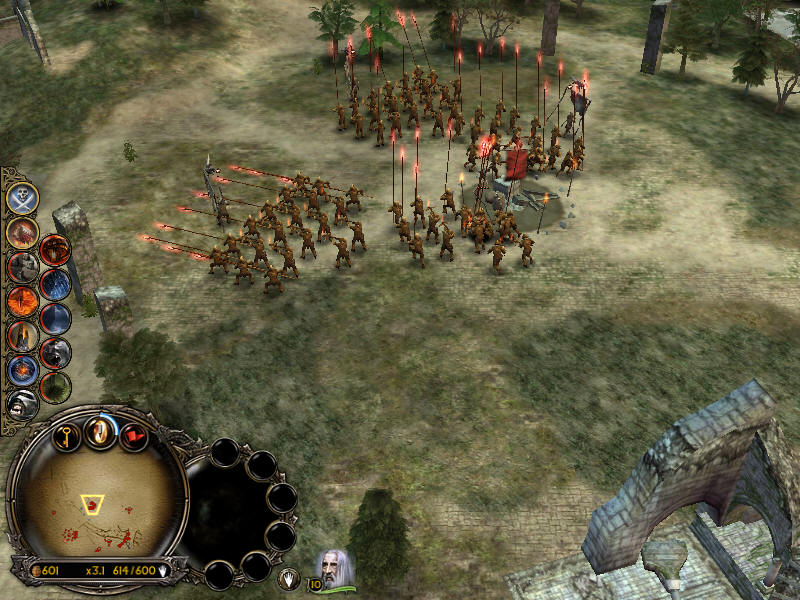The height and width of the screenshot is (600, 800).
Task: Select the skull and crossed swords power
Action: click(x=22, y=198)
